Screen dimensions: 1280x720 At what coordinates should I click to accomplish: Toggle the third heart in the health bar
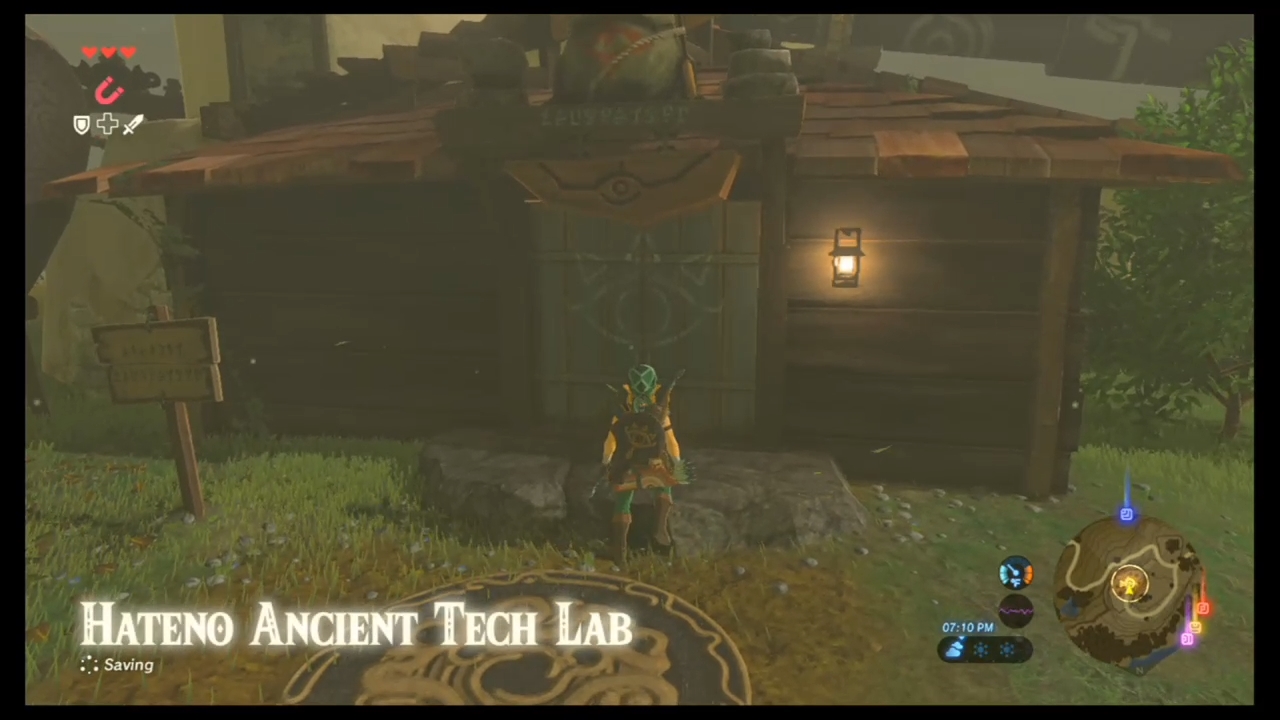[x=129, y=52]
